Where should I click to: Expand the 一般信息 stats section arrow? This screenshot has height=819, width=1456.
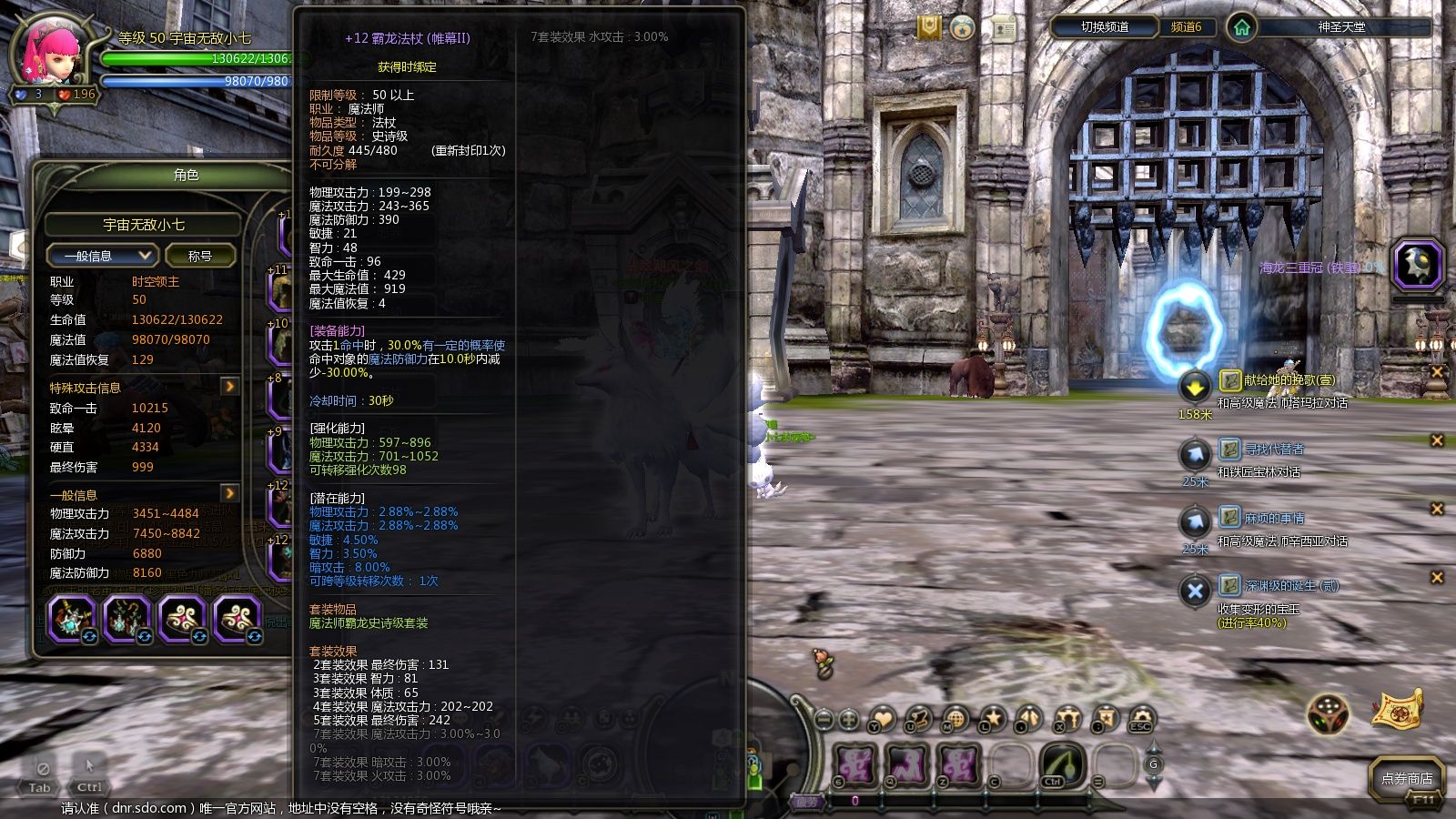230,493
